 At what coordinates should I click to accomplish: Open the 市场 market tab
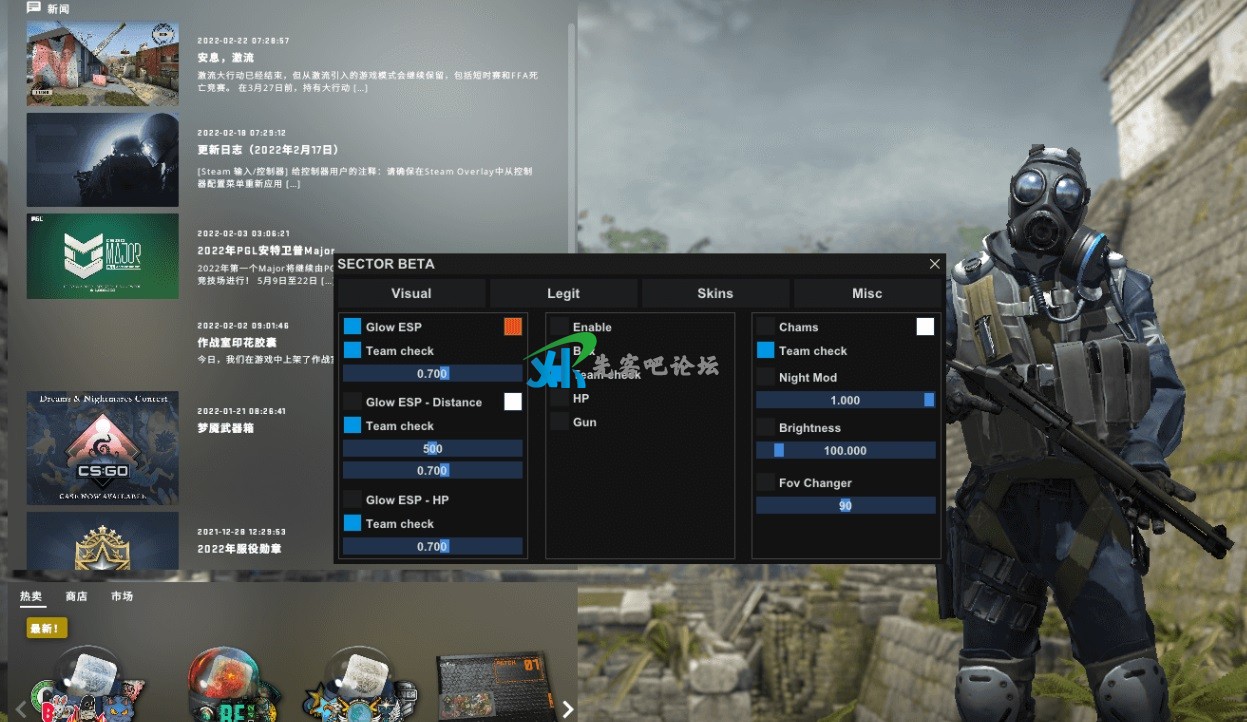[x=122, y=596]
